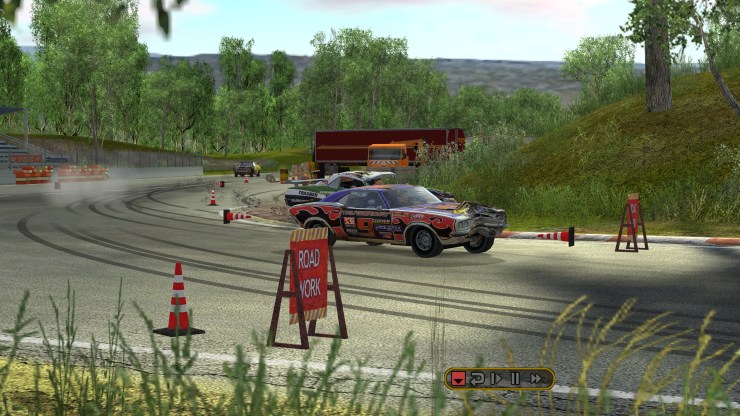This screenshot has width=740, height=416.
Task: Pause the replay playback
Action: tap(515, 378)
